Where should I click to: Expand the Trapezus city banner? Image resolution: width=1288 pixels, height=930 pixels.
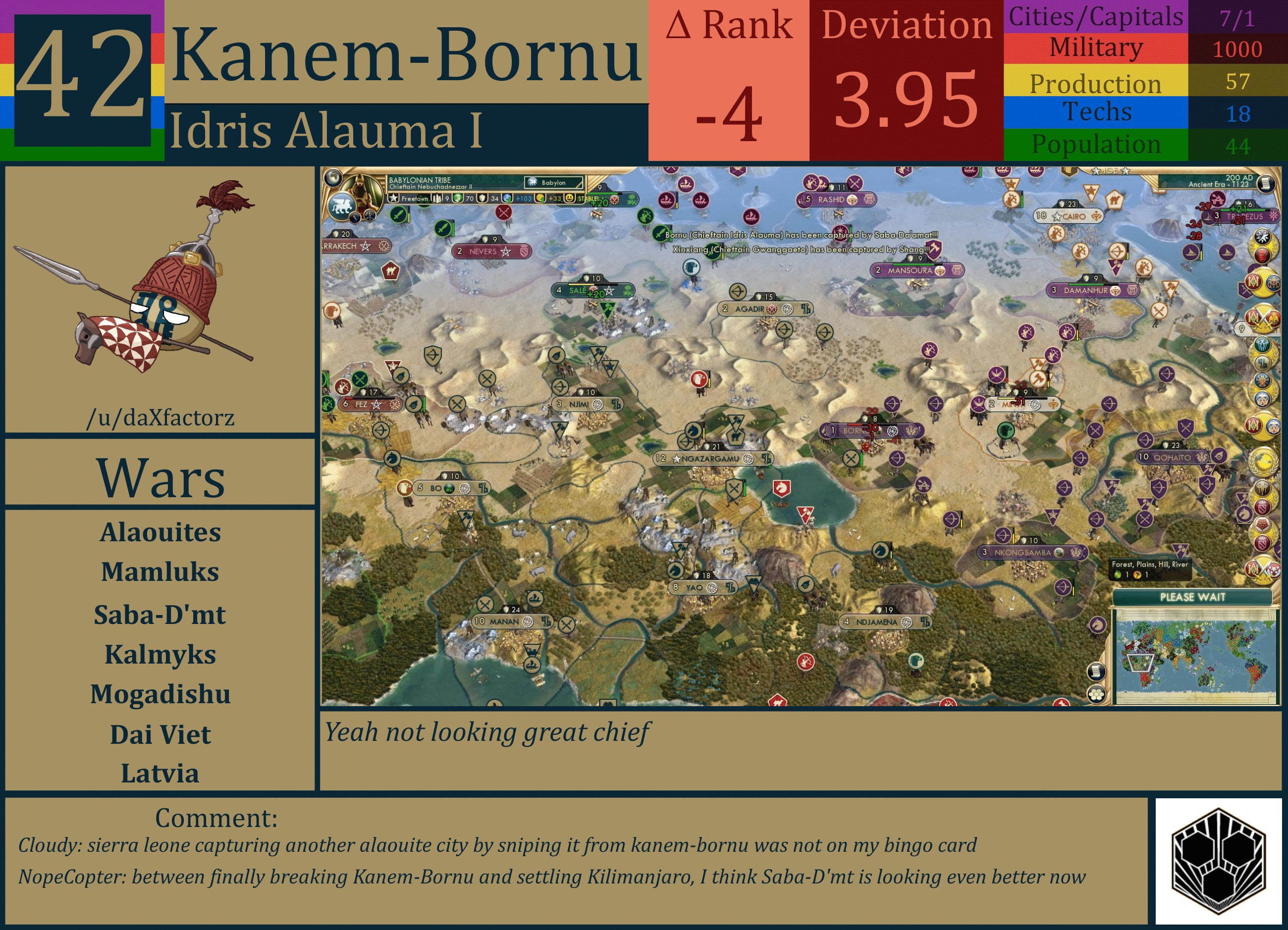pos(1245,217)
